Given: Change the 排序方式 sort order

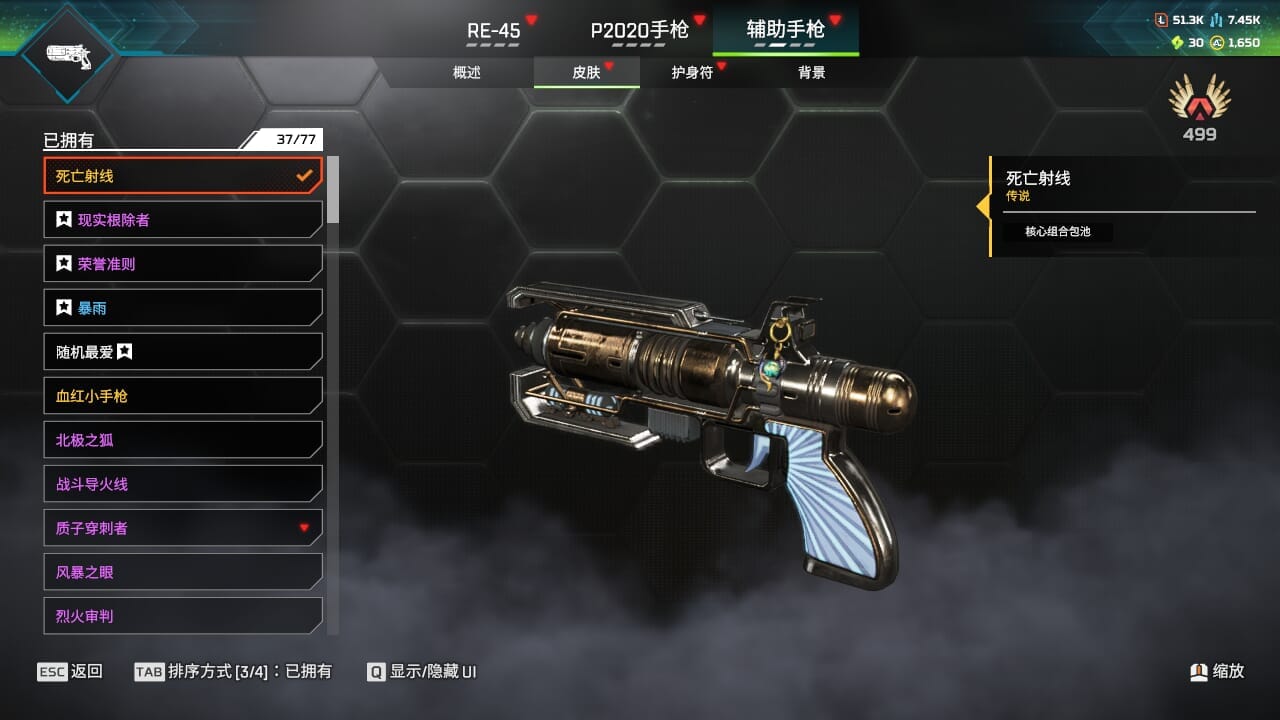Looking at the screenshot, I should [x=233, y=672].
